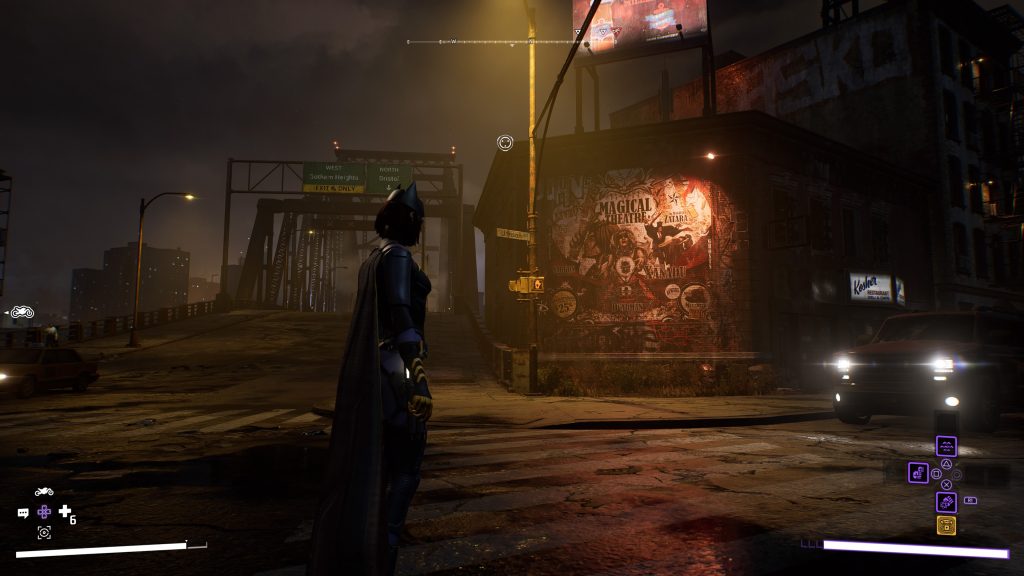This screenshot has height=576, width=1024.
Task: Trigger the purple ability icon above the triangle glyph
Action: tap(946, 447)
